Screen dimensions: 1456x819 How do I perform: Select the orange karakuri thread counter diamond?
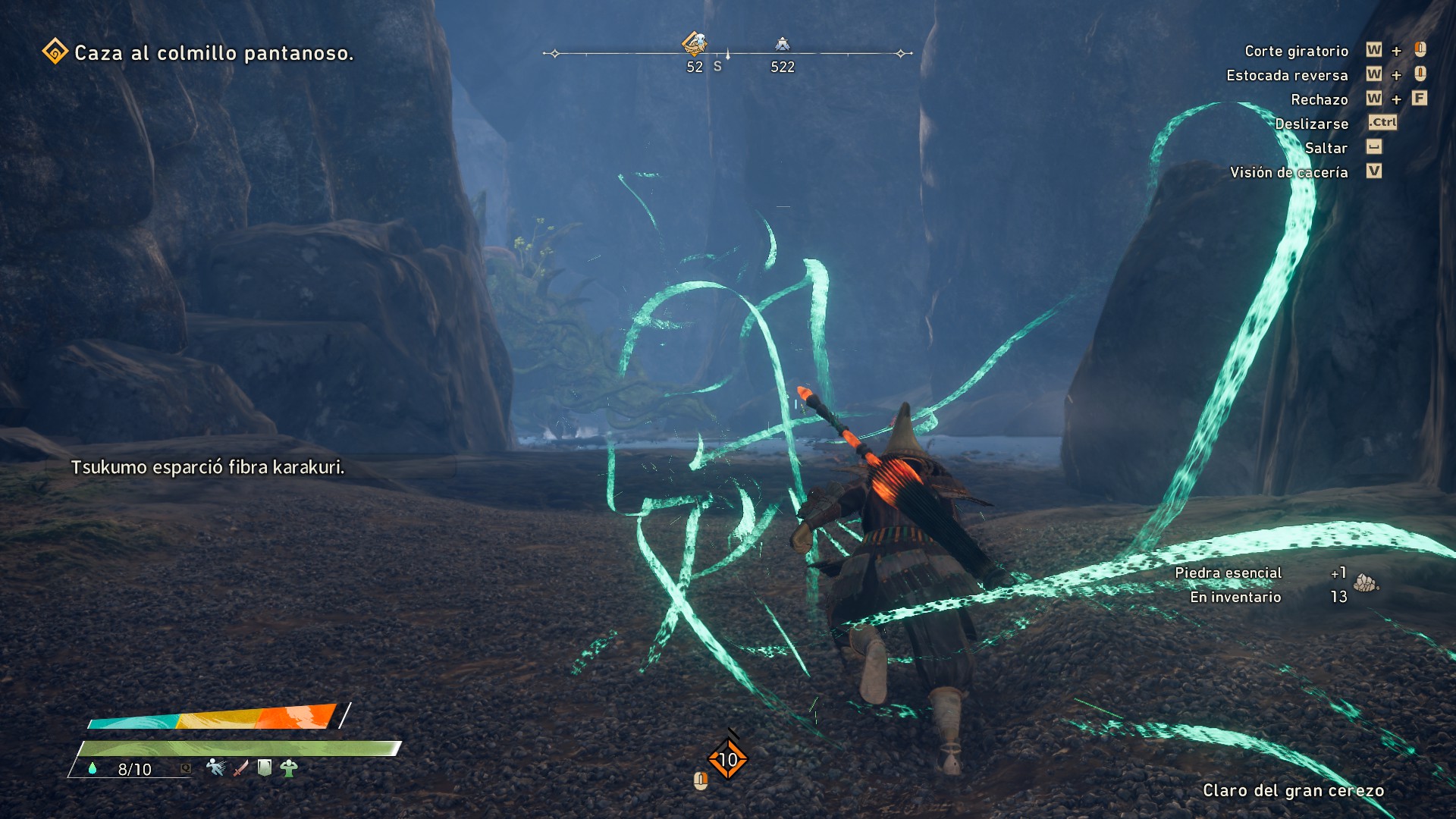click(728, 759)
